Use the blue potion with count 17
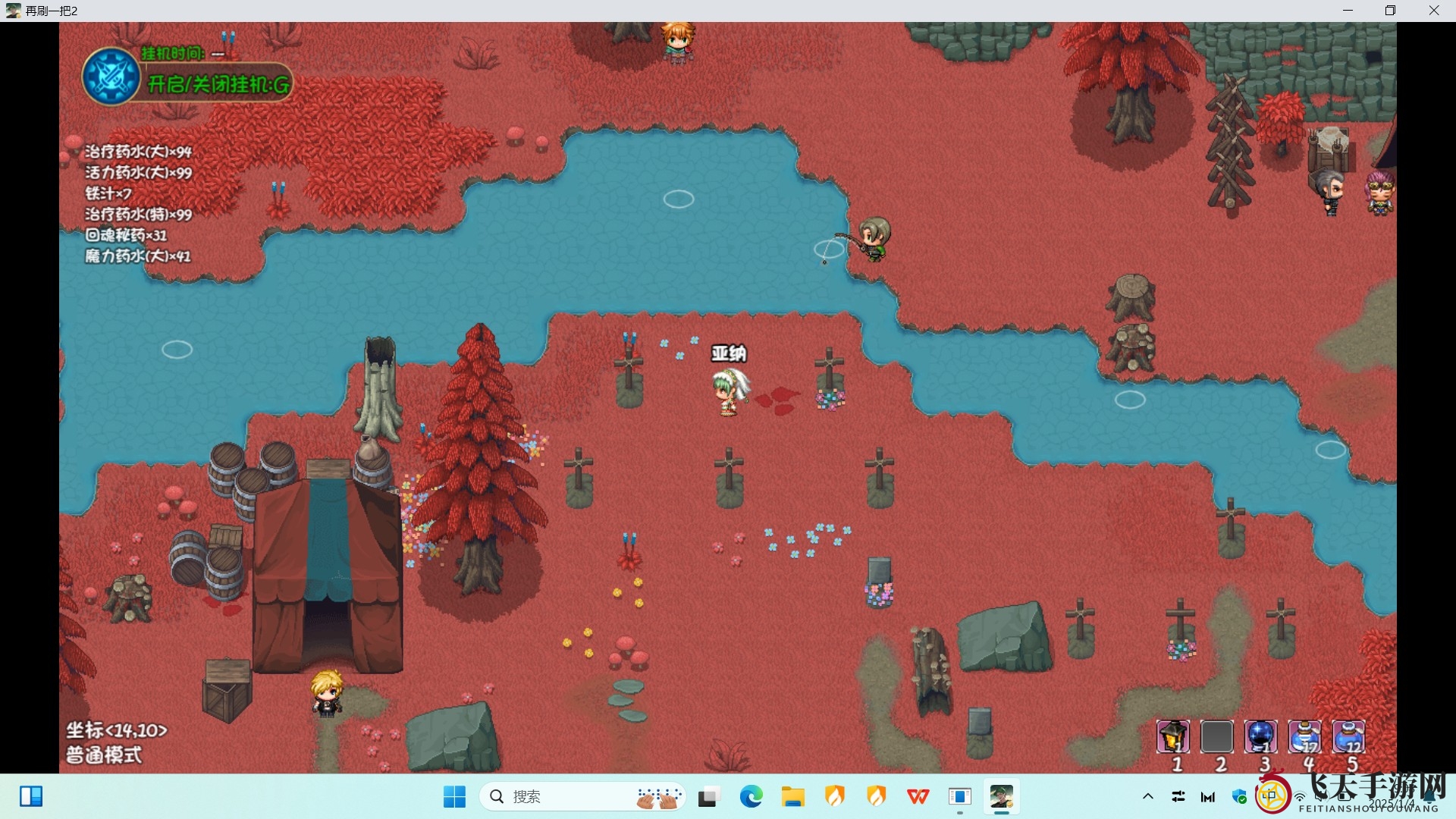The image size is (1456, 819). [x=1304, y=736]
